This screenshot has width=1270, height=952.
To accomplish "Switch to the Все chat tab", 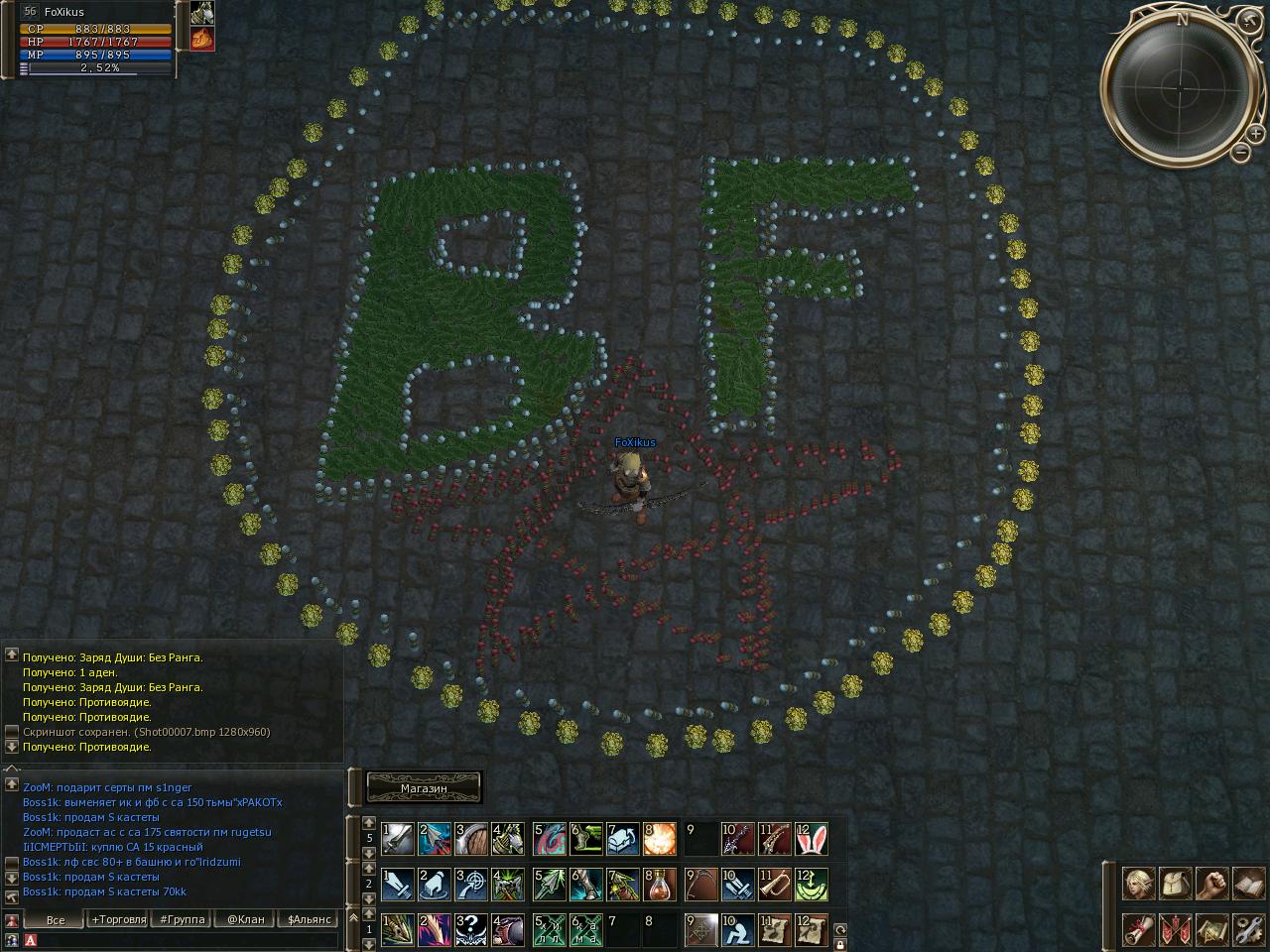I will coord(56,920).
